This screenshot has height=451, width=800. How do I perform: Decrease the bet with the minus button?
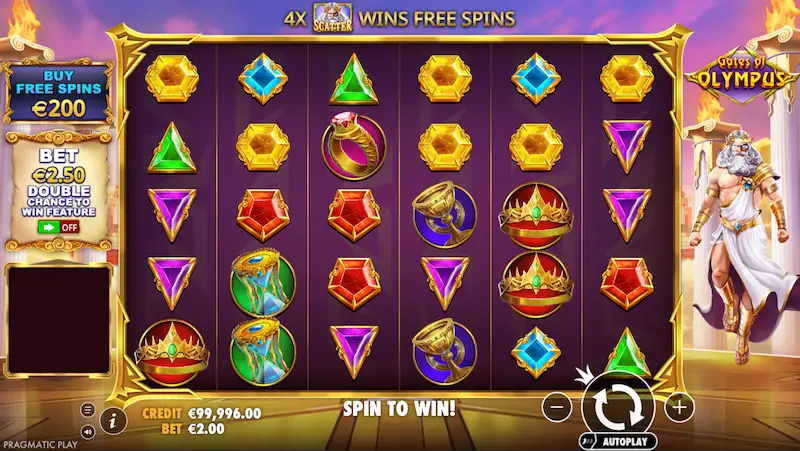click(x=560, y=406)
